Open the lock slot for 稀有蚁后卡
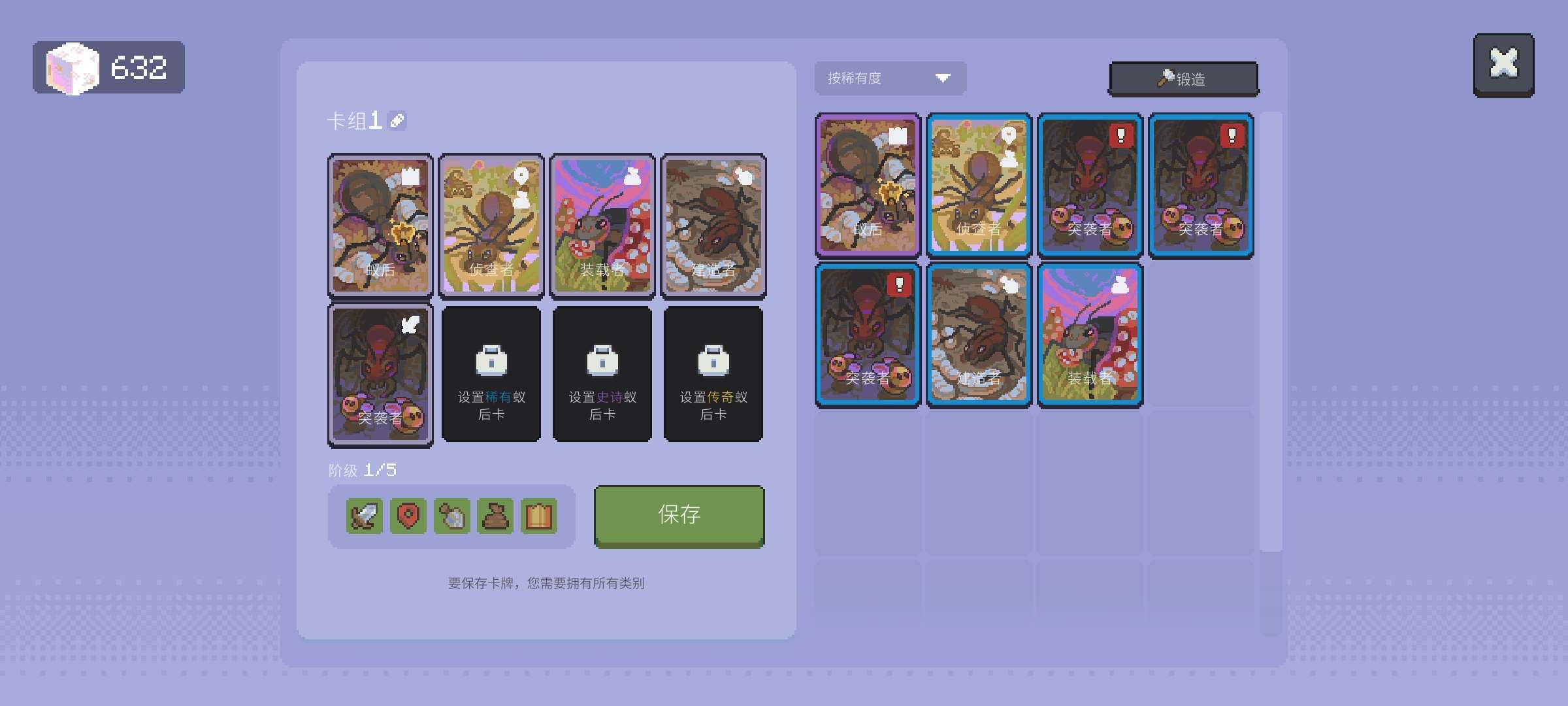The image size is (1568, 706). [491, 373]
